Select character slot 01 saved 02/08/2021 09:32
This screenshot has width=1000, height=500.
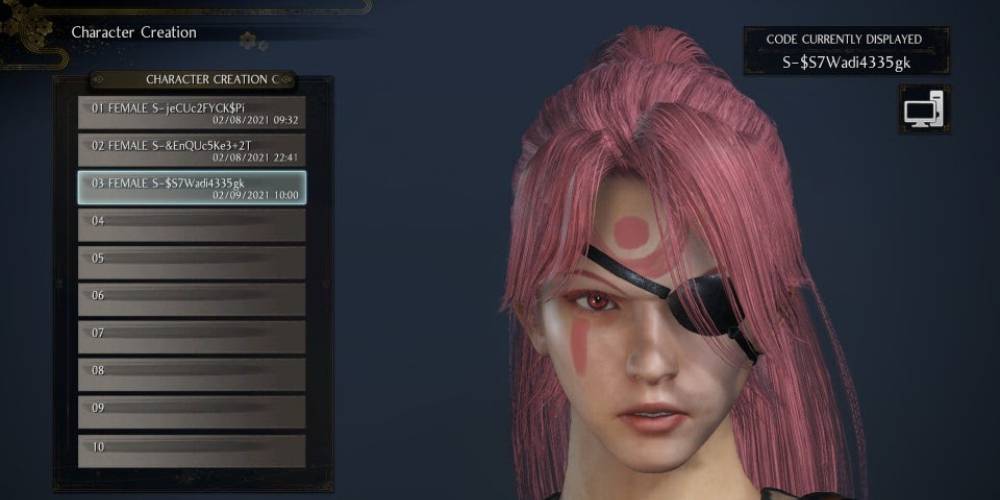pyautogui.click(x=192, y=112)
